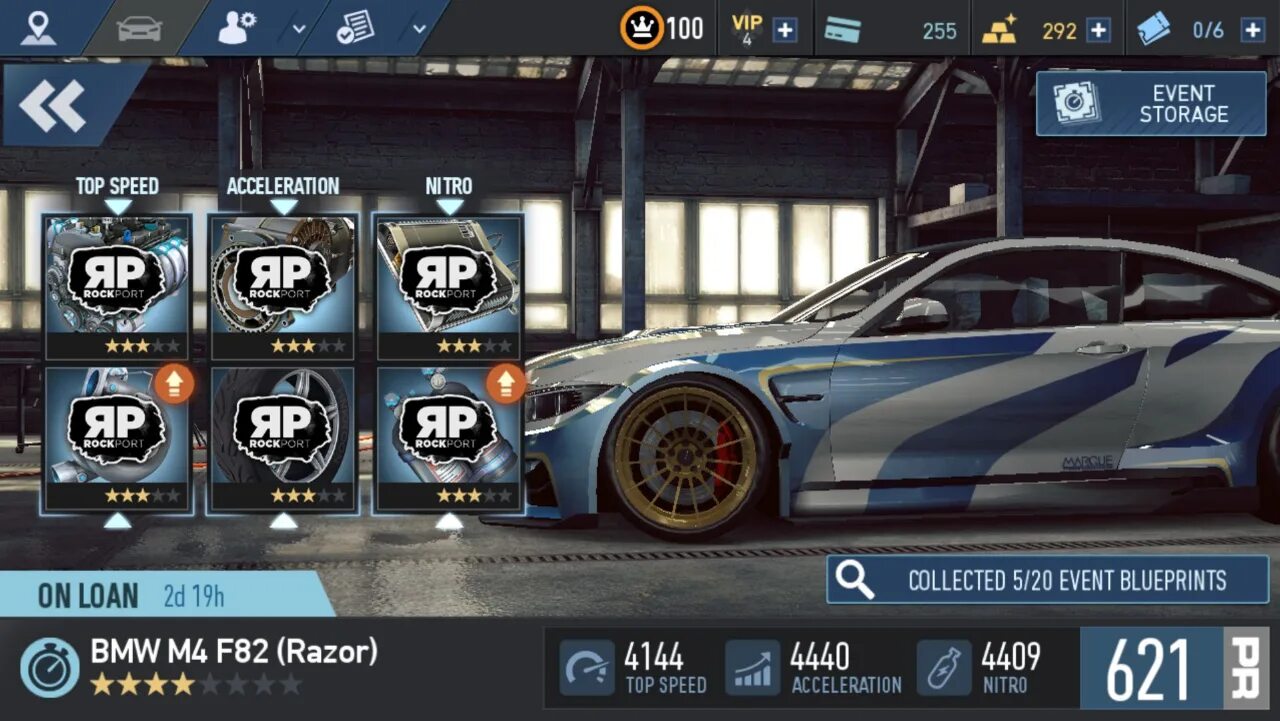Switch to the garage car tab
This screenshot has height=721, width=1280.
click(x=139, y=28)
